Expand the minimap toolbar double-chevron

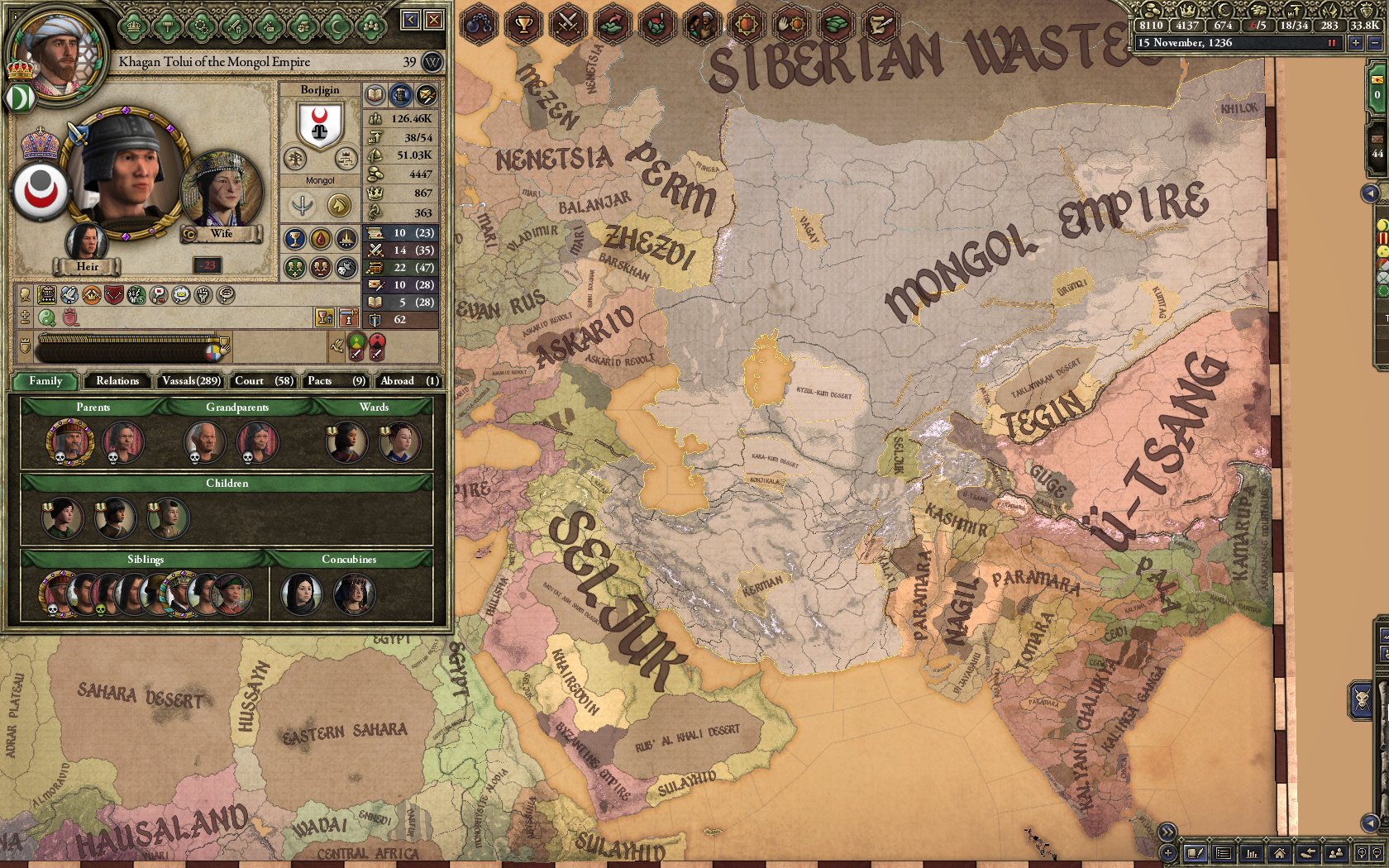[x=1167, y=832]
